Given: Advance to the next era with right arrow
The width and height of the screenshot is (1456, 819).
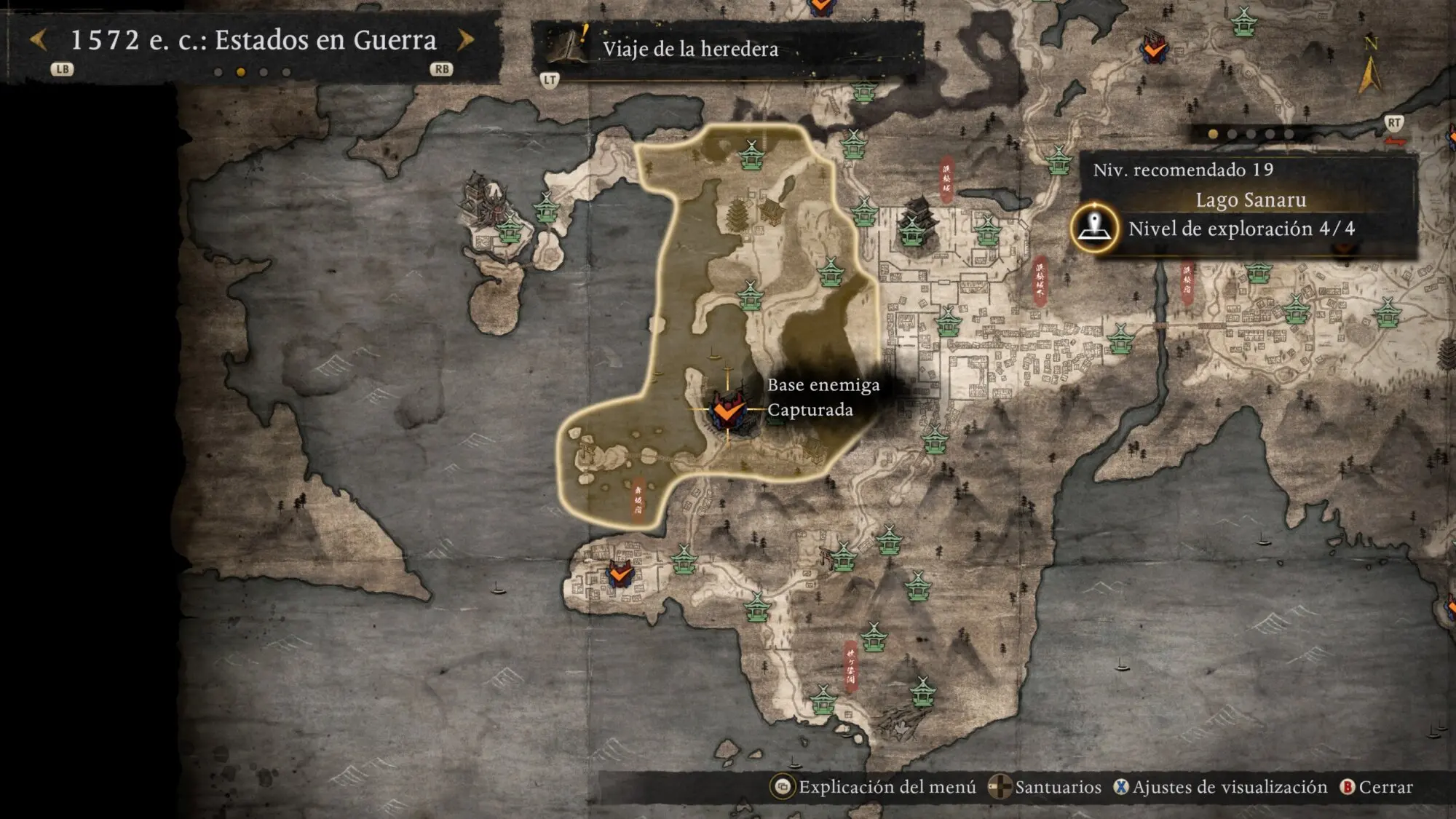Looking at the screenshot, I should 466,40.
